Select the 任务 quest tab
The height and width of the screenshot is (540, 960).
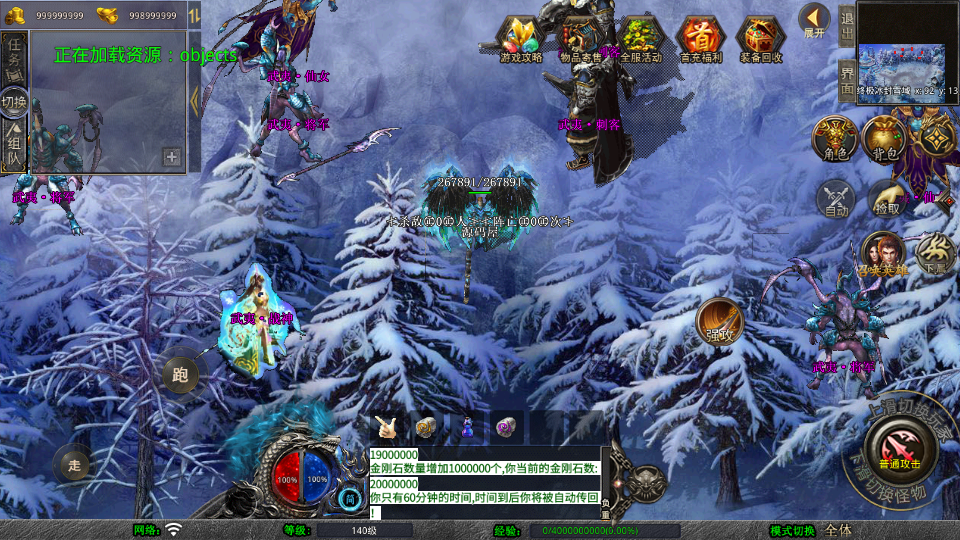coord(14,52)
